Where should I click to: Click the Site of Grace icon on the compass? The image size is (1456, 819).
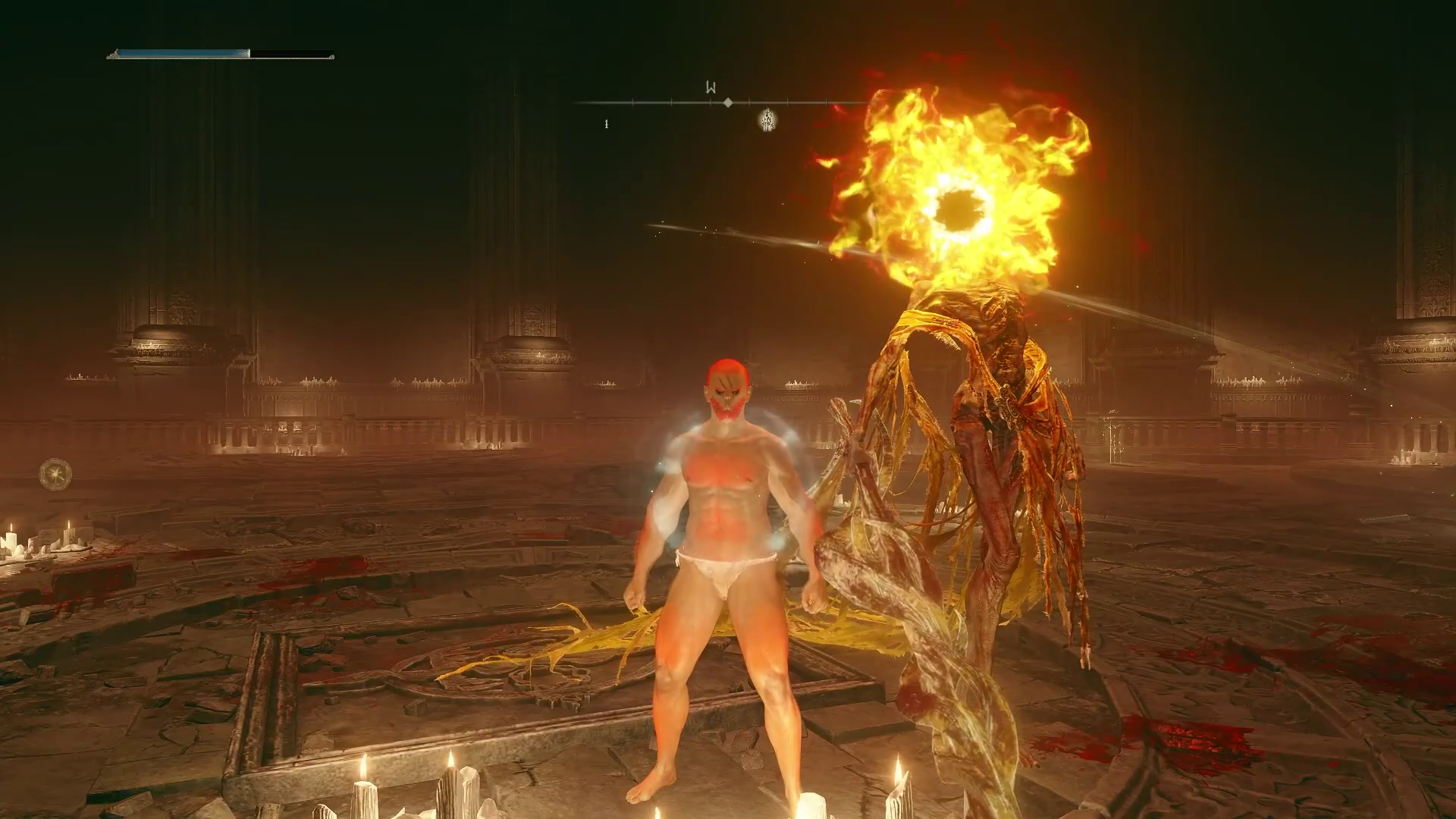(x=768, y=120)
